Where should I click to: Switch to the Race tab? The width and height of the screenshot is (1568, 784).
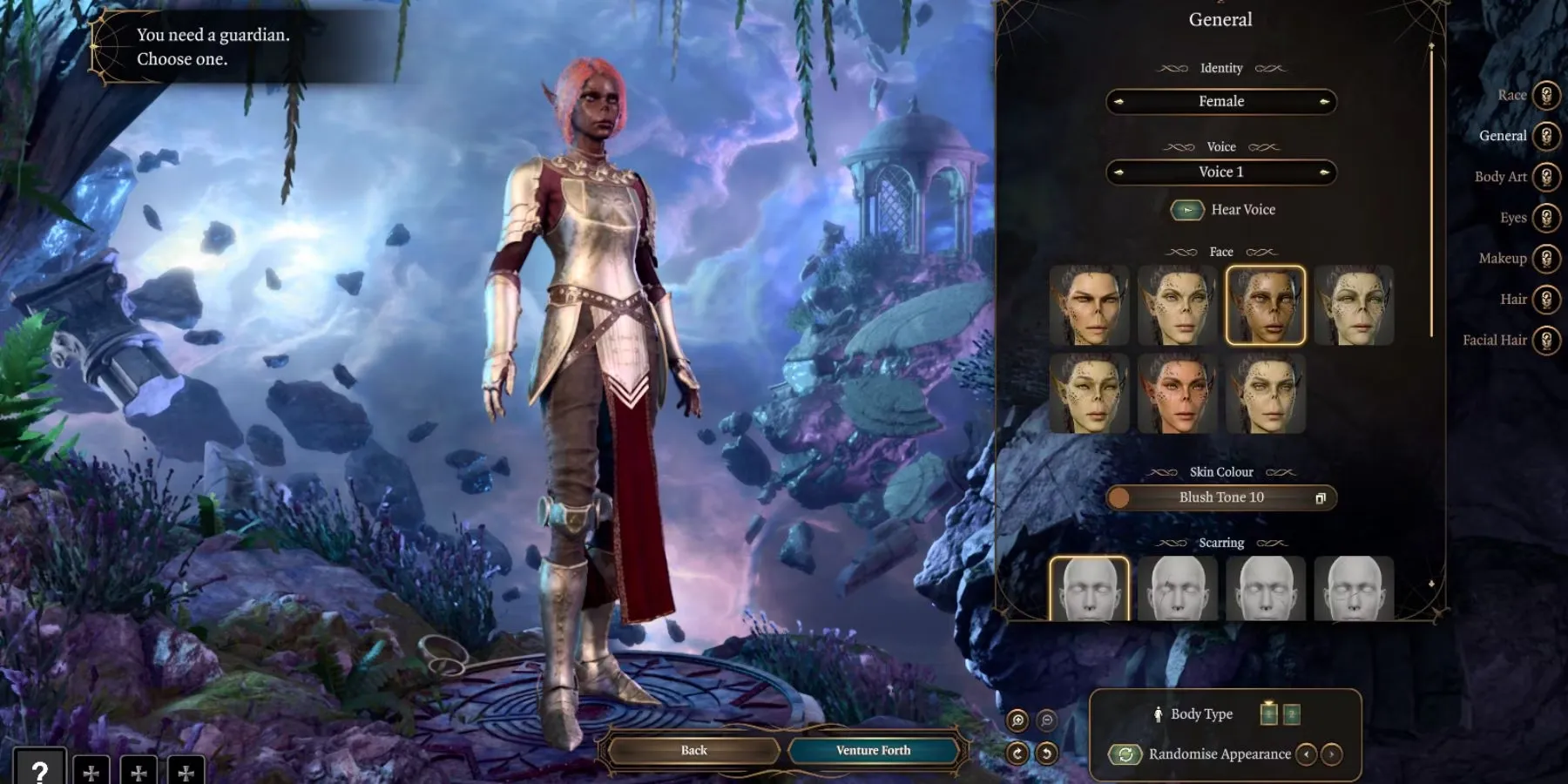[1545, 95]
